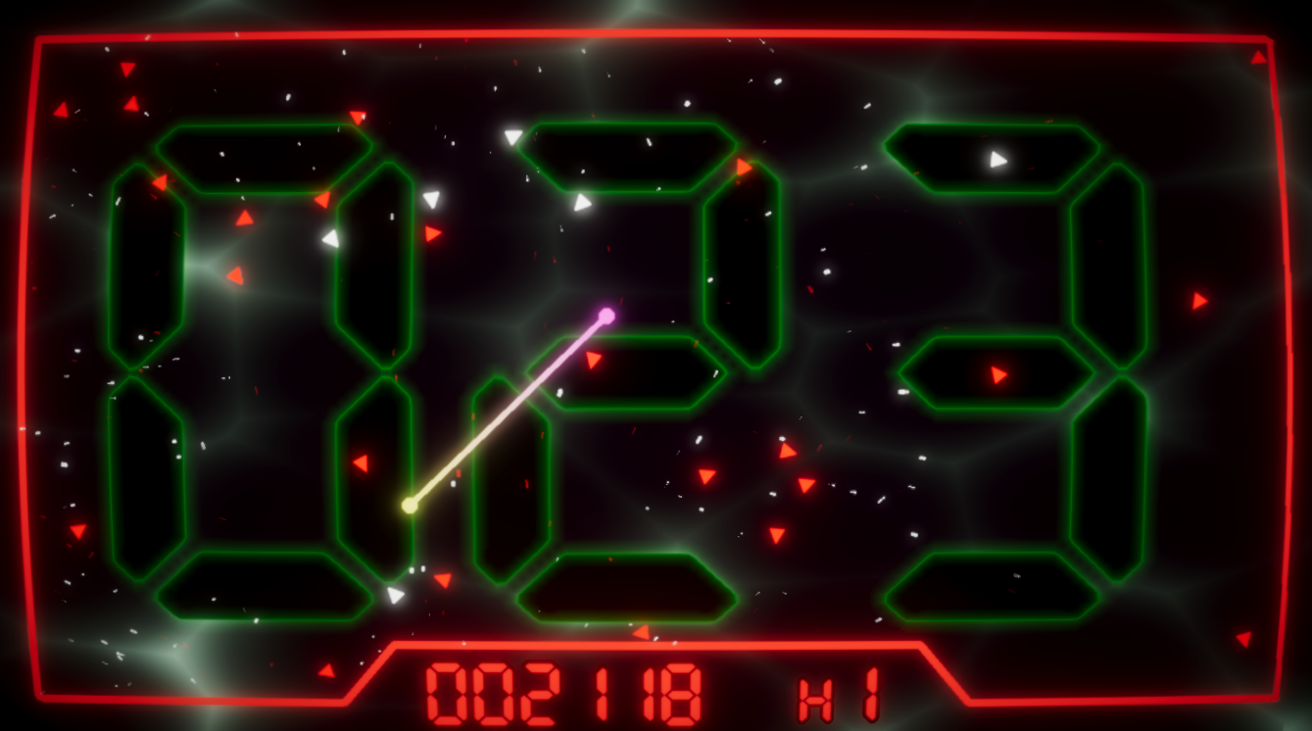This screenshot has height=731, width=1312.
Task: Click the white triangle near the top of digit 2
Action: coord(582,203)
